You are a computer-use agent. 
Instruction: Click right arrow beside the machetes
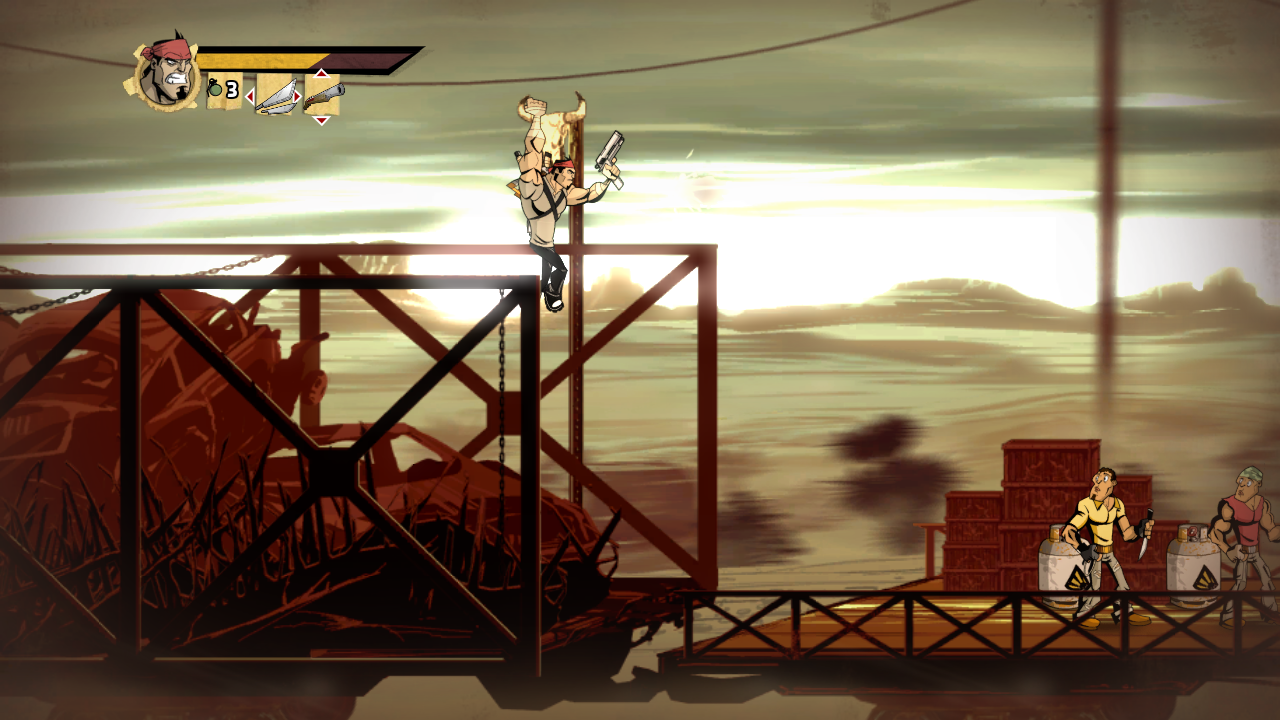(297, 97)
